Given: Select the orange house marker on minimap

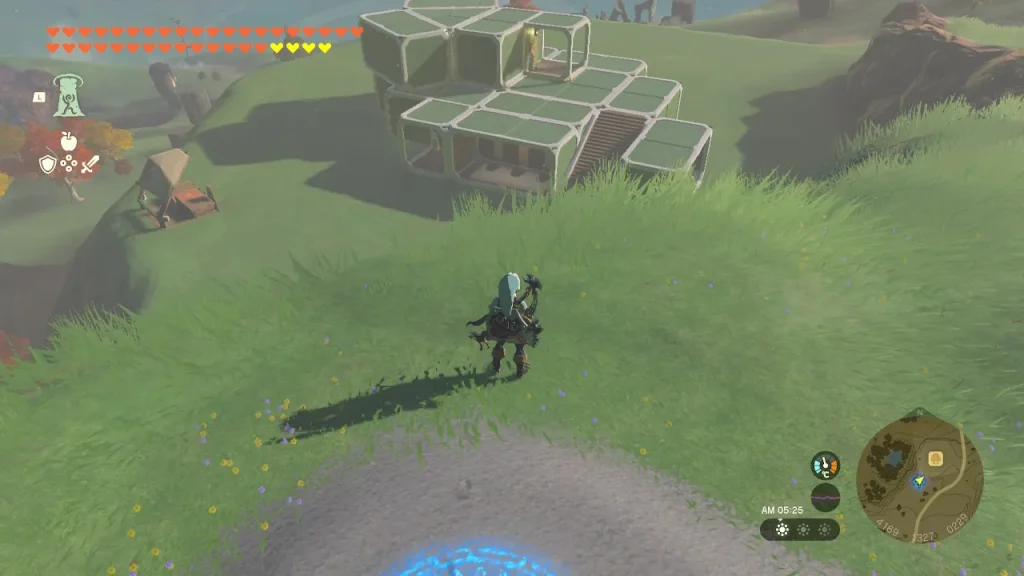Looking at the screenshot, I should [x=936, y=459].
